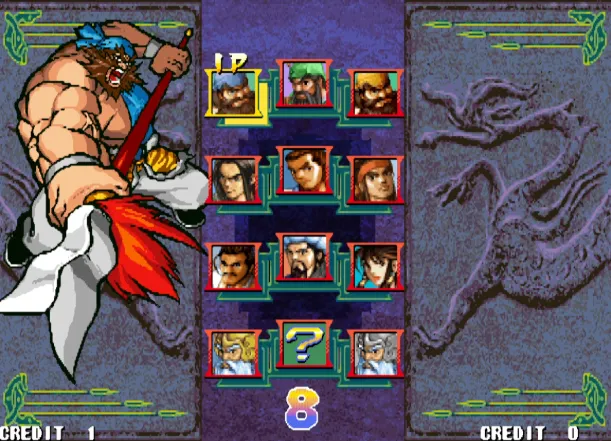
Task: Pick the red-headband fighter portrait
Action: tap(376, 179)
